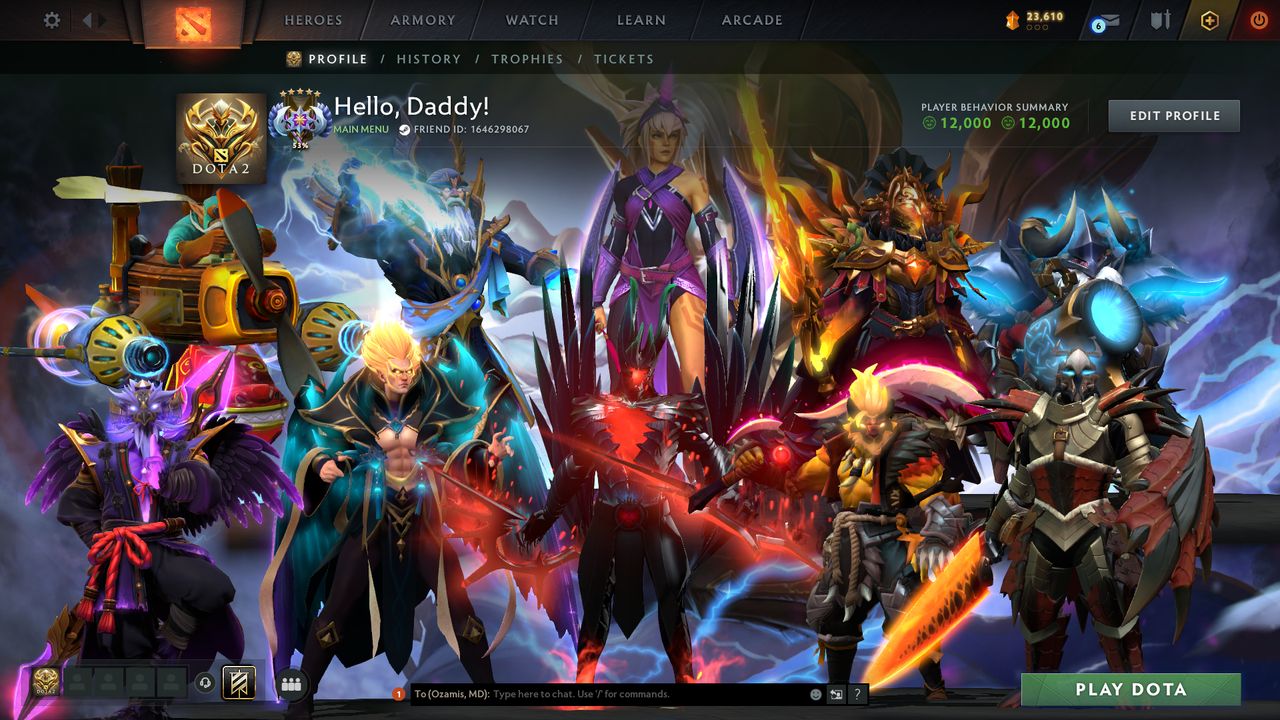Toggle the friends list people icon

pyautogui.click(x=292, y=682)
